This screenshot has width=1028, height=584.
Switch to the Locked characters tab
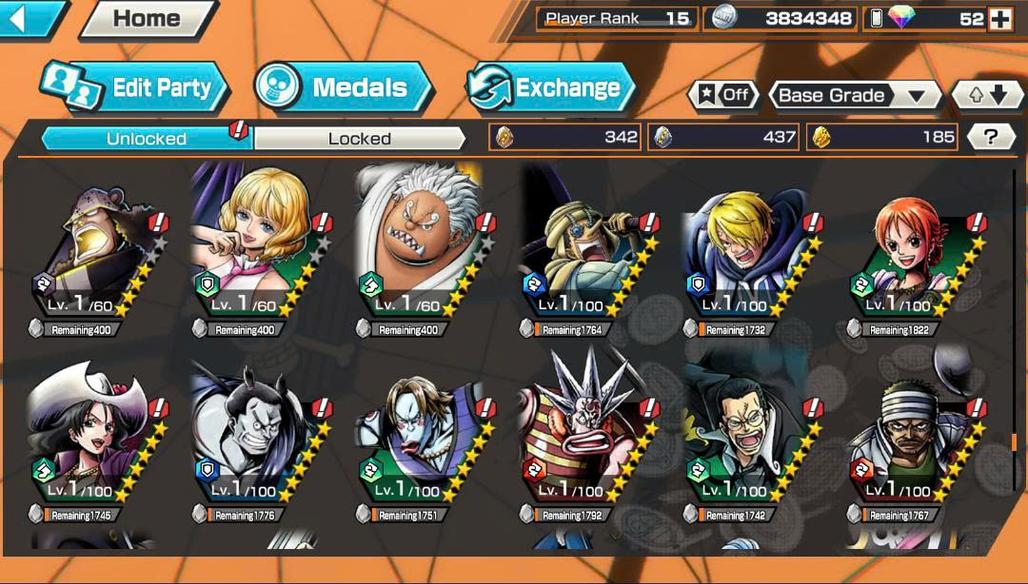click(x=359, y=138)
